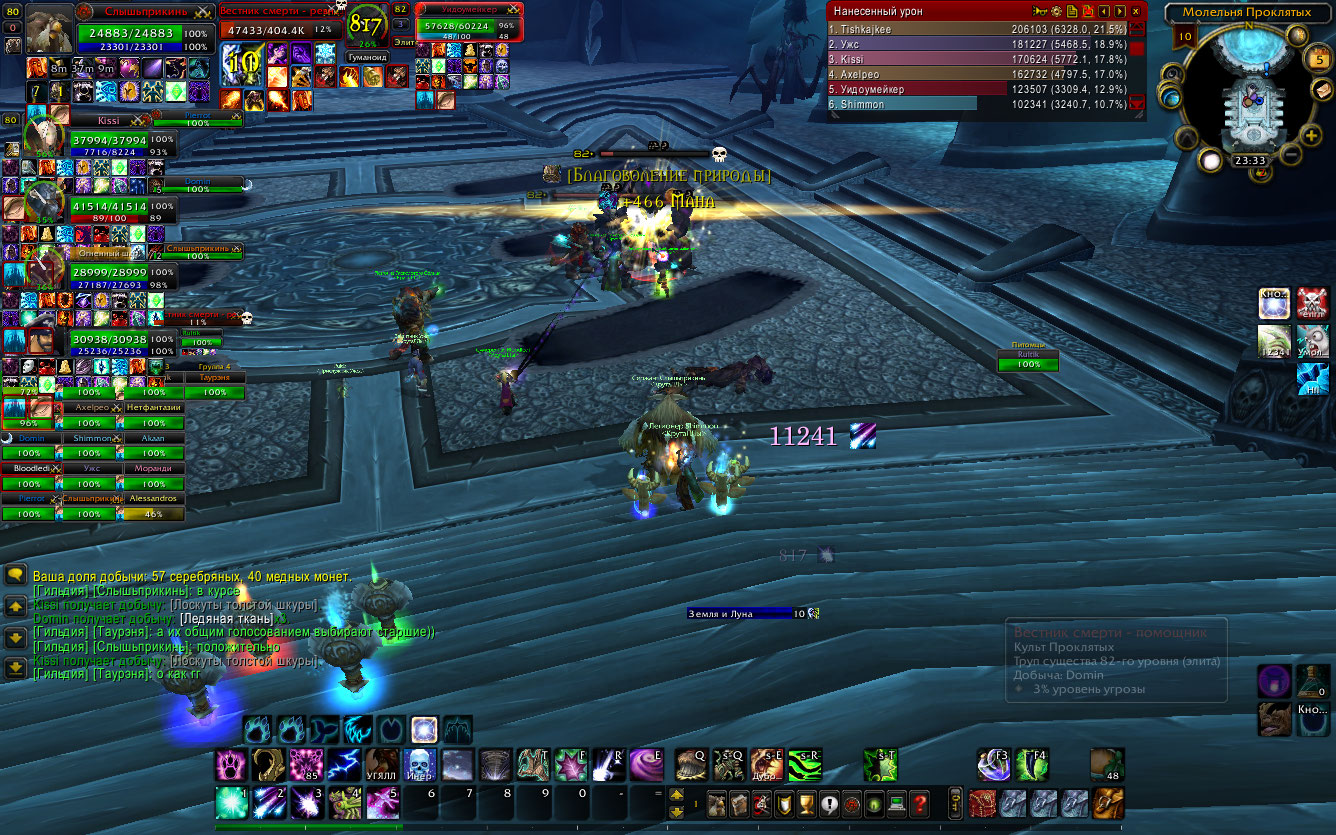Image resolution: width=1336 pixels, height=835 pixels.
Task: Activate the green striped ability bound to s-R
Action: pyautogui.click(x=804, y=765)
